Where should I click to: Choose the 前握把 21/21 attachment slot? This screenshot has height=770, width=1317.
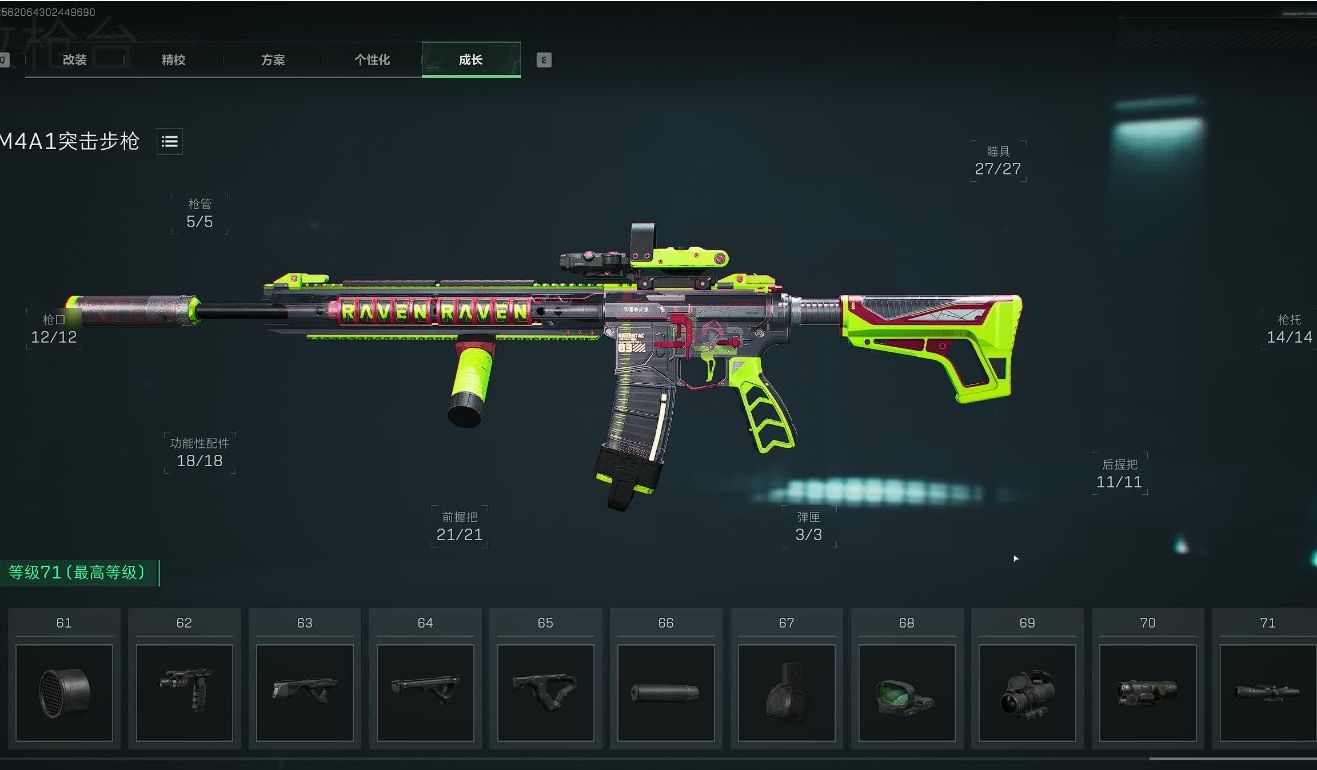(x=460, y=527)
